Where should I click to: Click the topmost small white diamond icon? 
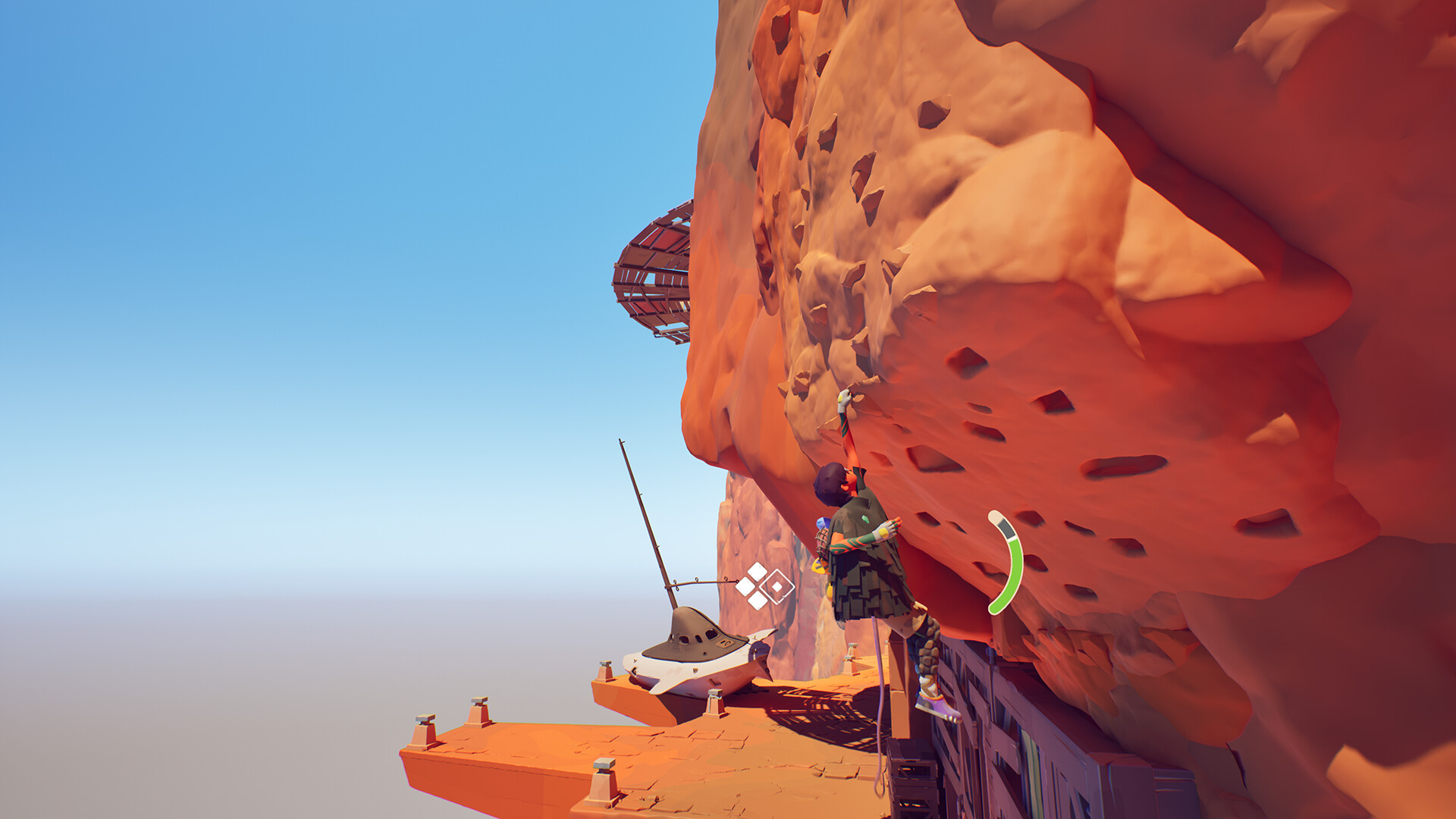tap(757, 571)
